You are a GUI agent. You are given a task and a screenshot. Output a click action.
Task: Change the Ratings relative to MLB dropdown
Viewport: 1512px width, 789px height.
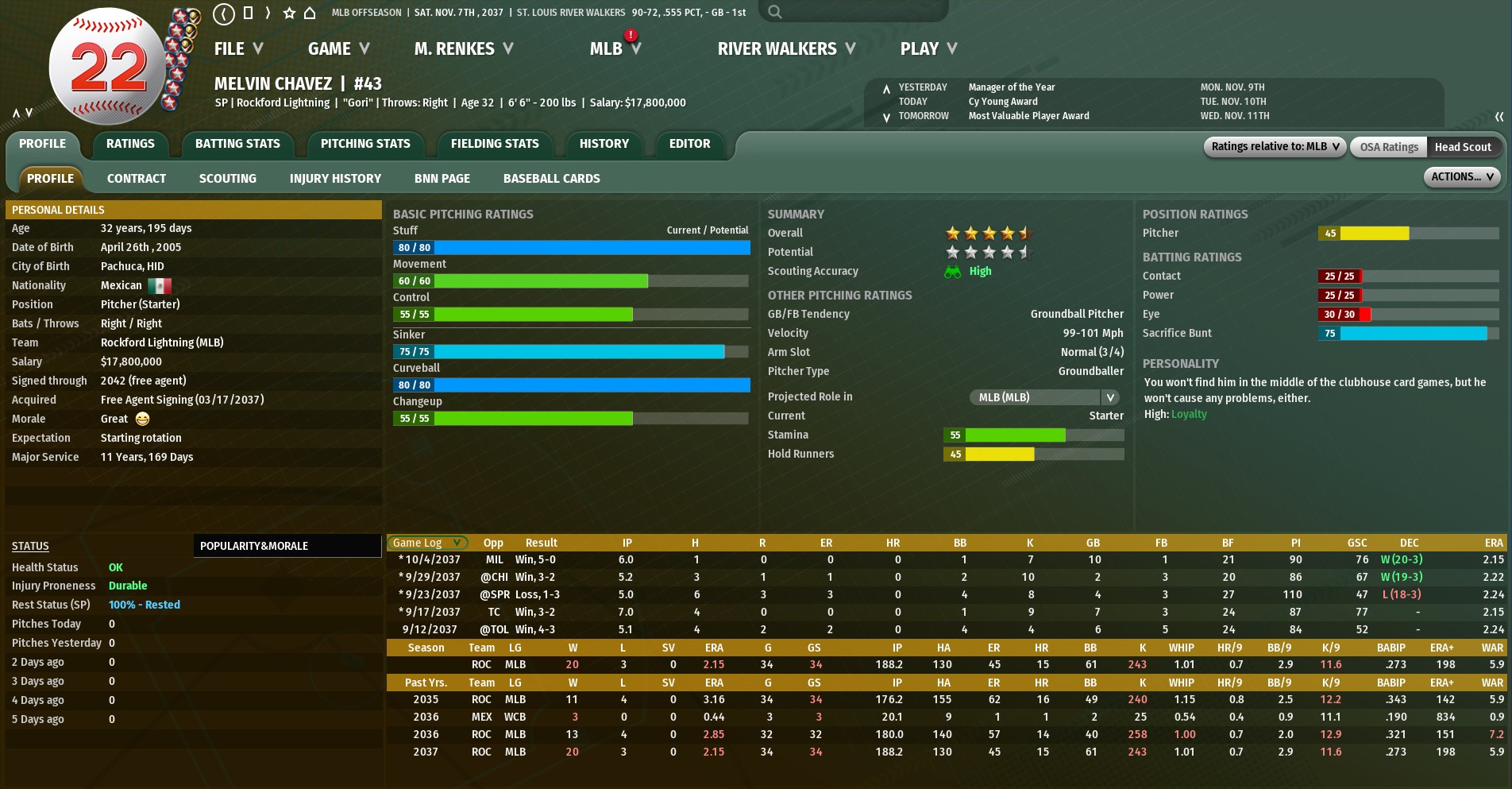coord(1275,147)
